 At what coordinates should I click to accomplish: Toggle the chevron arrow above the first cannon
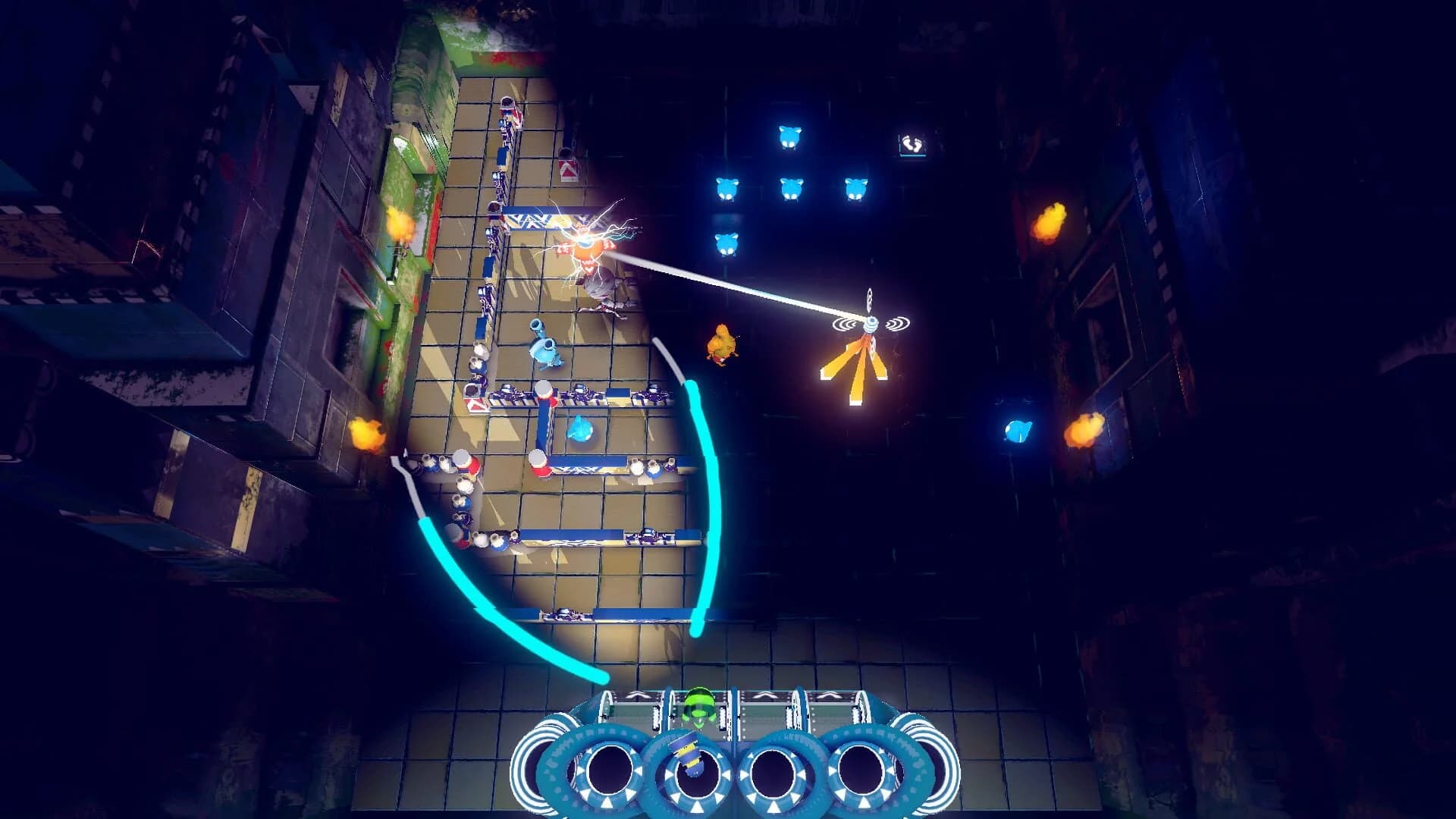[x=635, y=694]
